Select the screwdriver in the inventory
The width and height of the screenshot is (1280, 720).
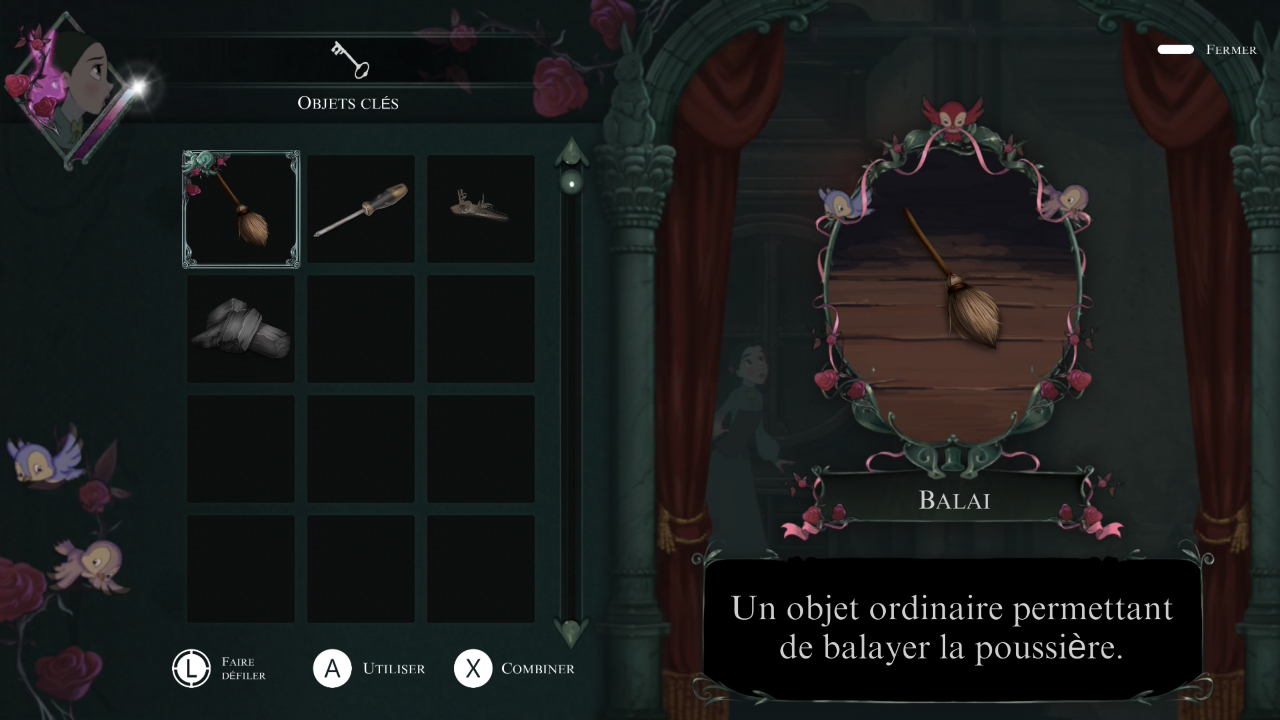tap(361, 209)
